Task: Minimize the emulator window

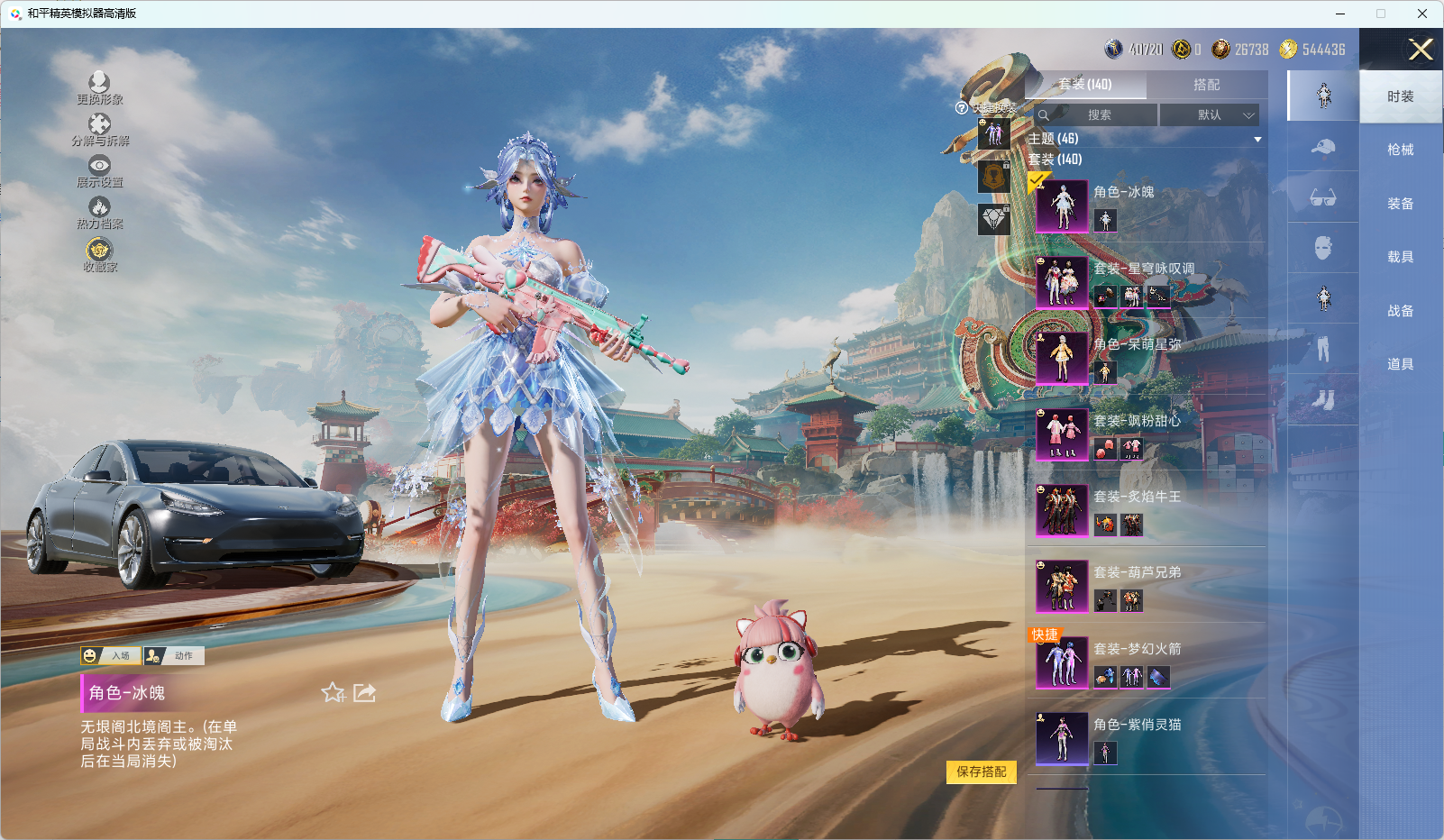Action: 1340,14
